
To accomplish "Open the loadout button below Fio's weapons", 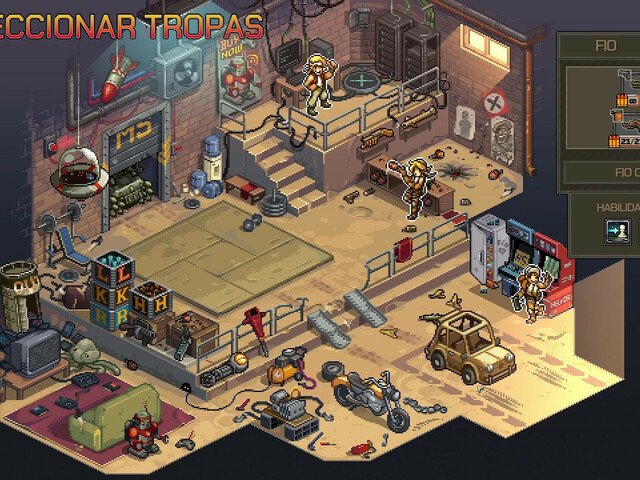I will coord(603,173).
